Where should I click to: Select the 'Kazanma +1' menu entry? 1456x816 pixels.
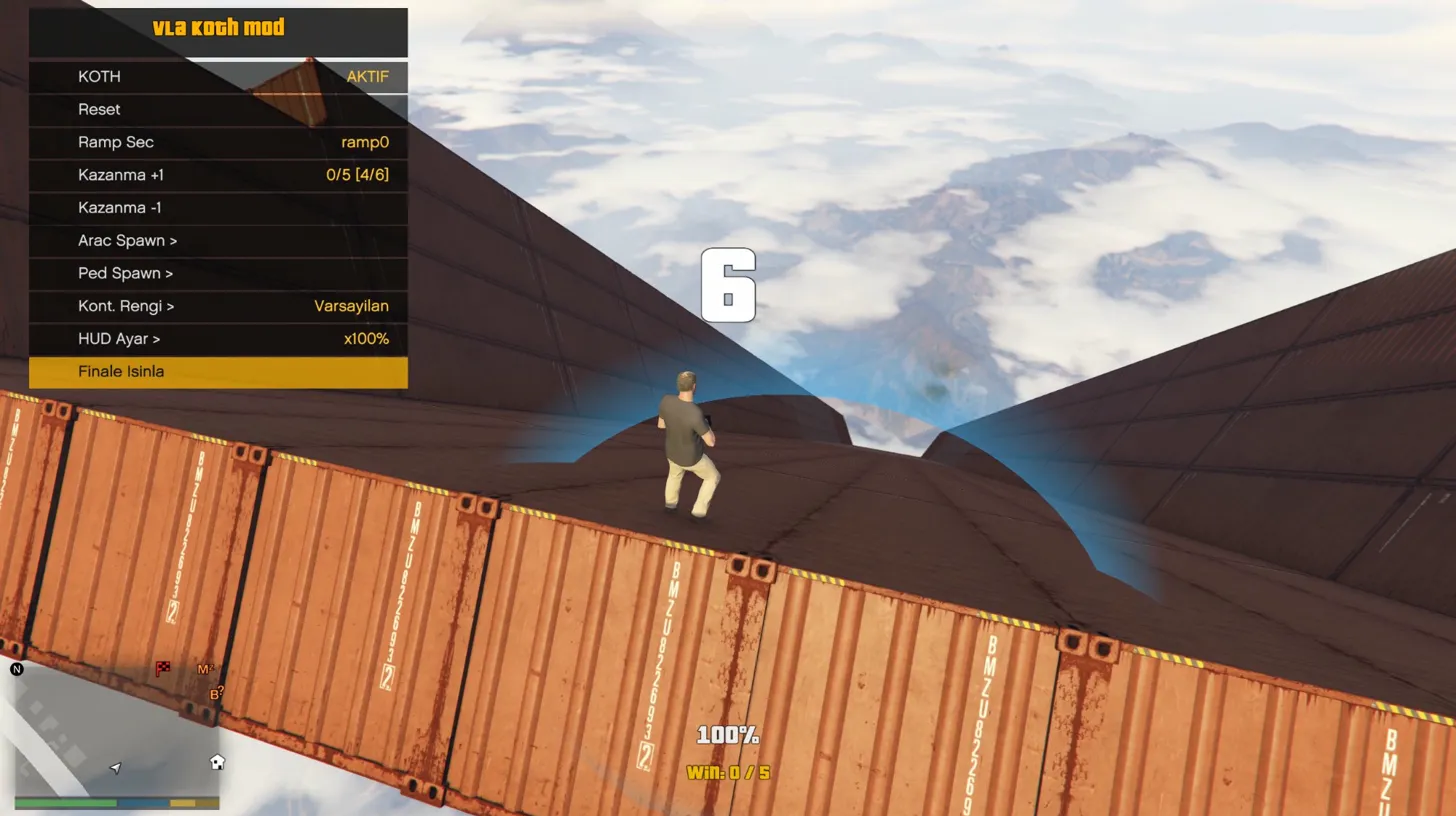(218, 175)
